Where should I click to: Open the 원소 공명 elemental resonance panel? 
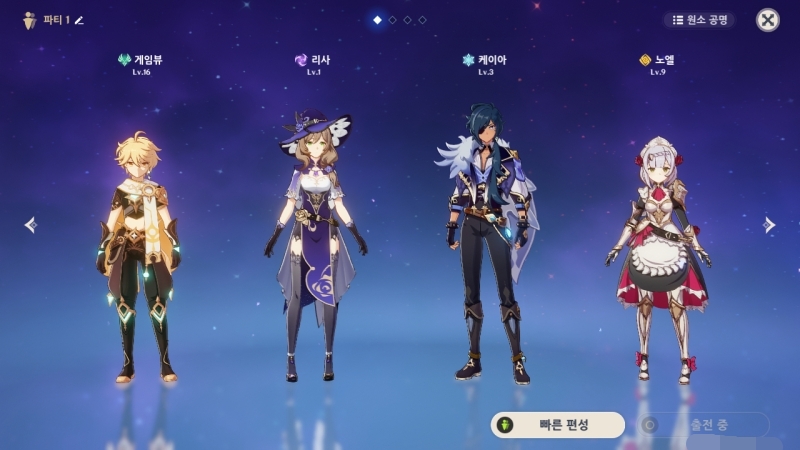pyautogui.click(x=698, y=20)
